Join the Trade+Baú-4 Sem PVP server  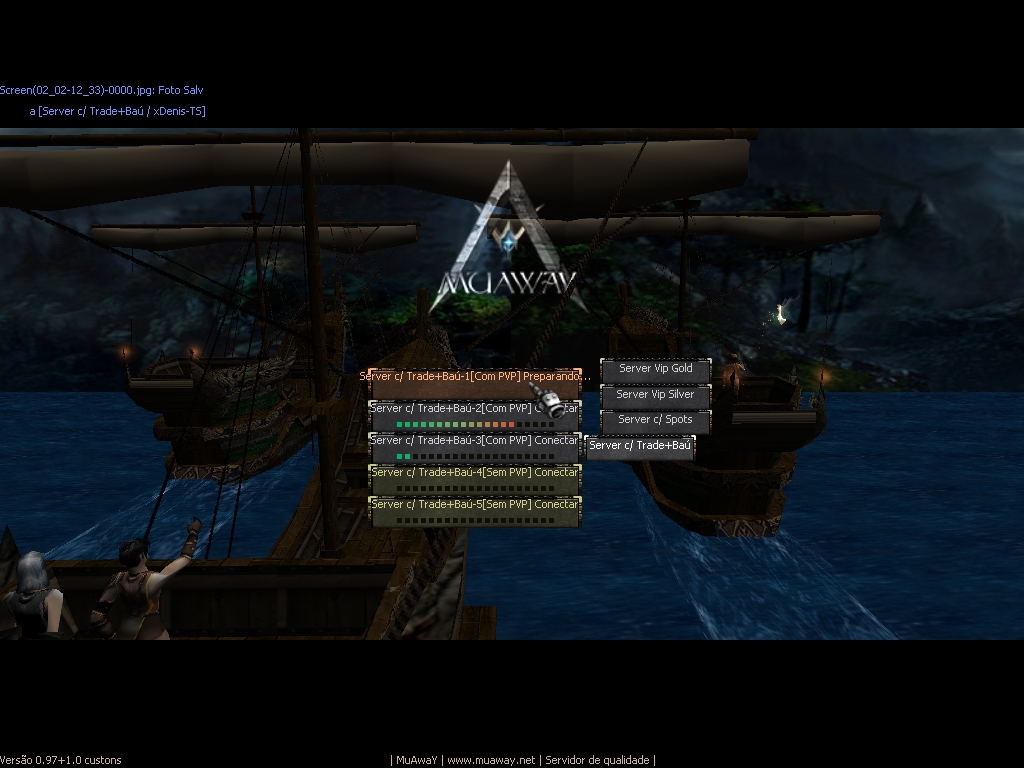(474, 479)
